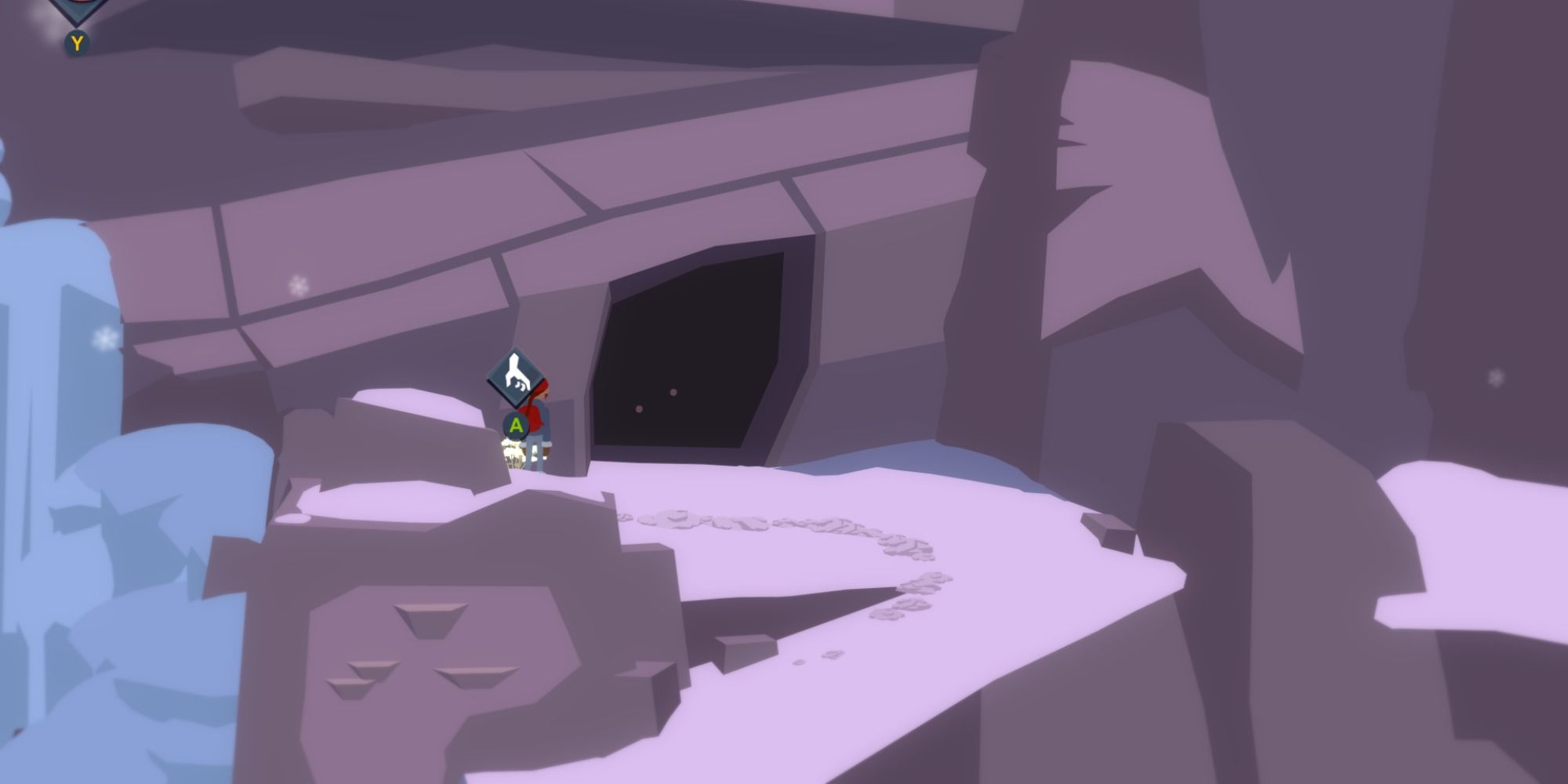Click the dark diamond emblem above the Y prompt
The image size is (1568, 784).
point(74,6)
